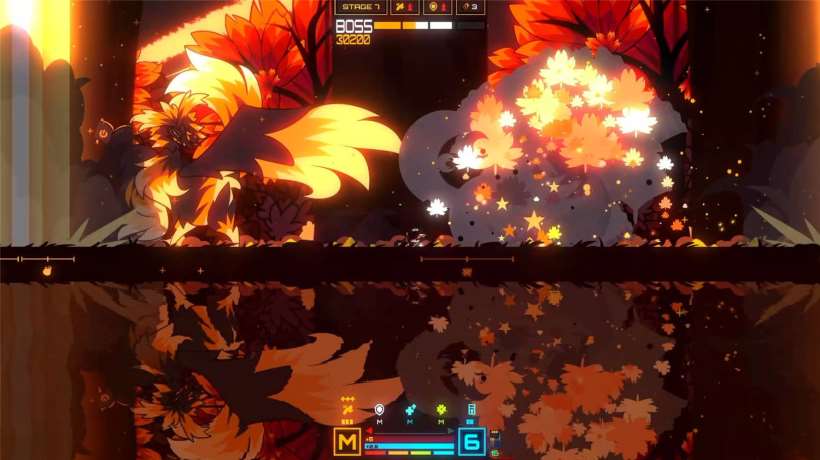This screenshot has width=820, height=460.
Task: Select the orange arrows weapon icon
Action: click(x=347, y=409)
